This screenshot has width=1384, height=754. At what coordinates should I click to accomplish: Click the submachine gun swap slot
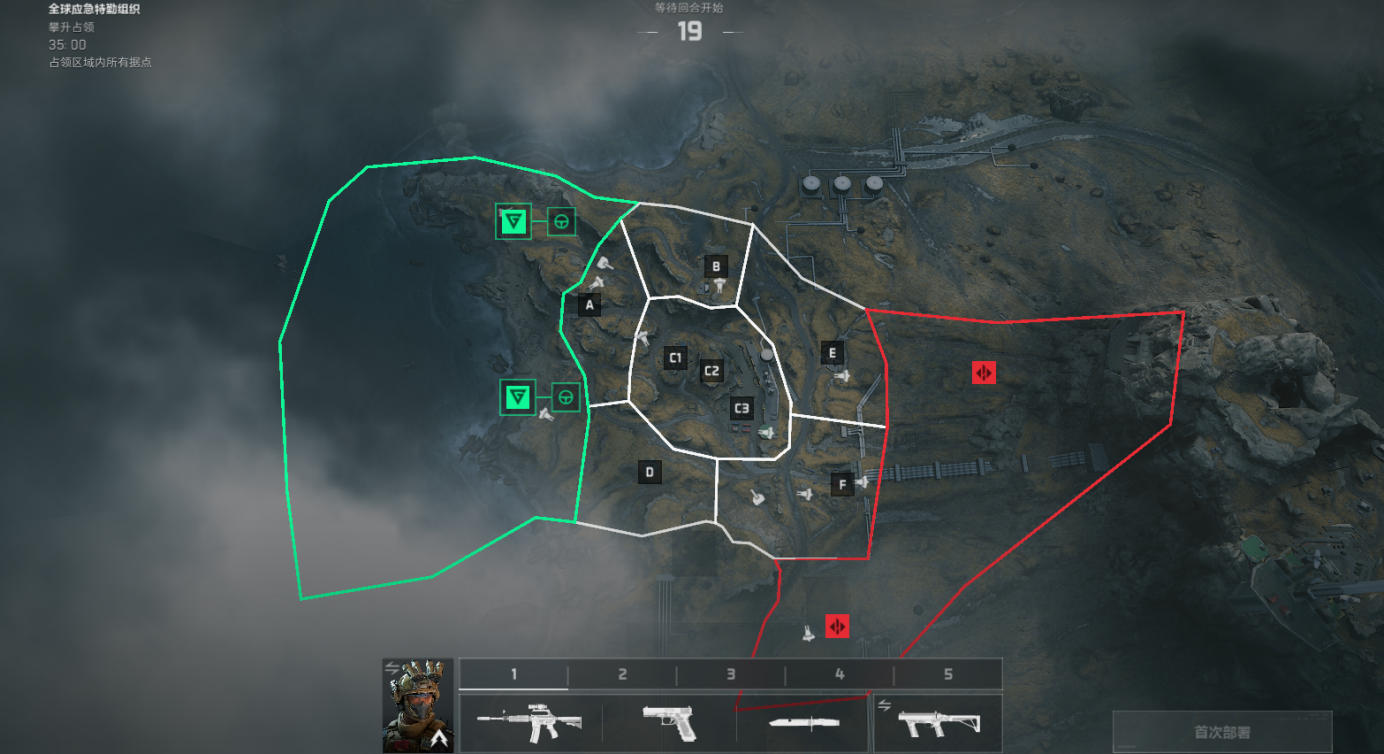click(938, 722)
